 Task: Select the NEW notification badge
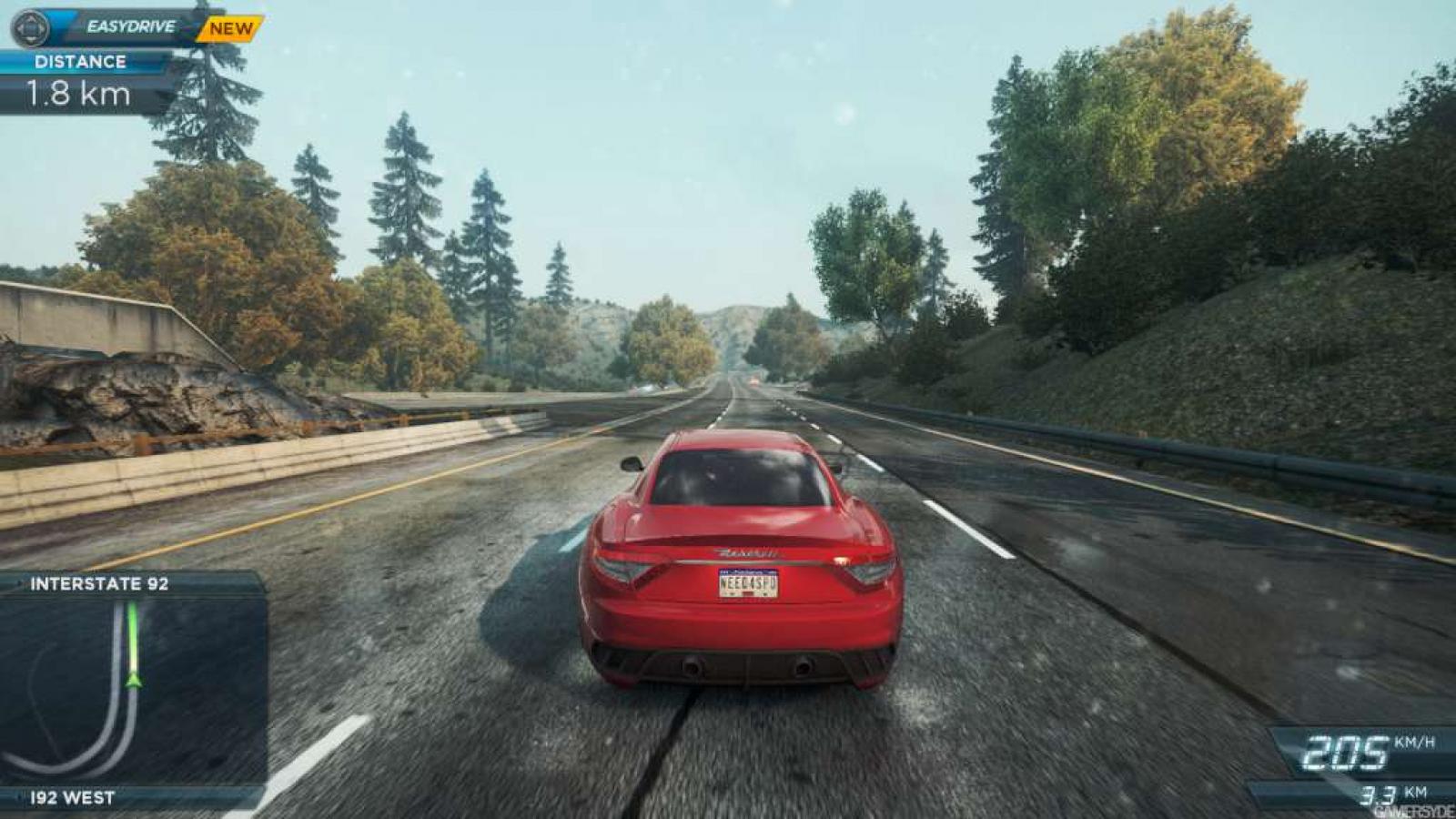pyautogui.click(x=231, y=29)
